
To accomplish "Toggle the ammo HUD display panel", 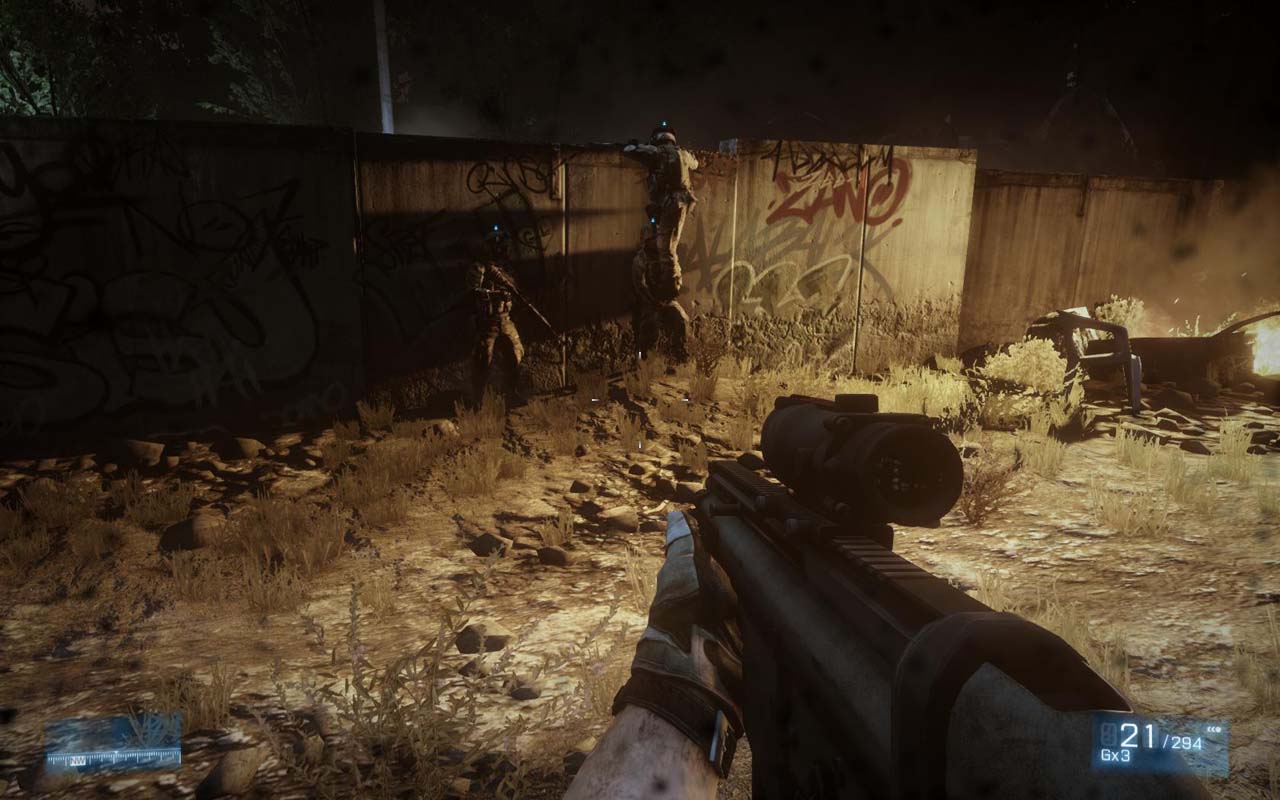I will (x=1150, y=740).
